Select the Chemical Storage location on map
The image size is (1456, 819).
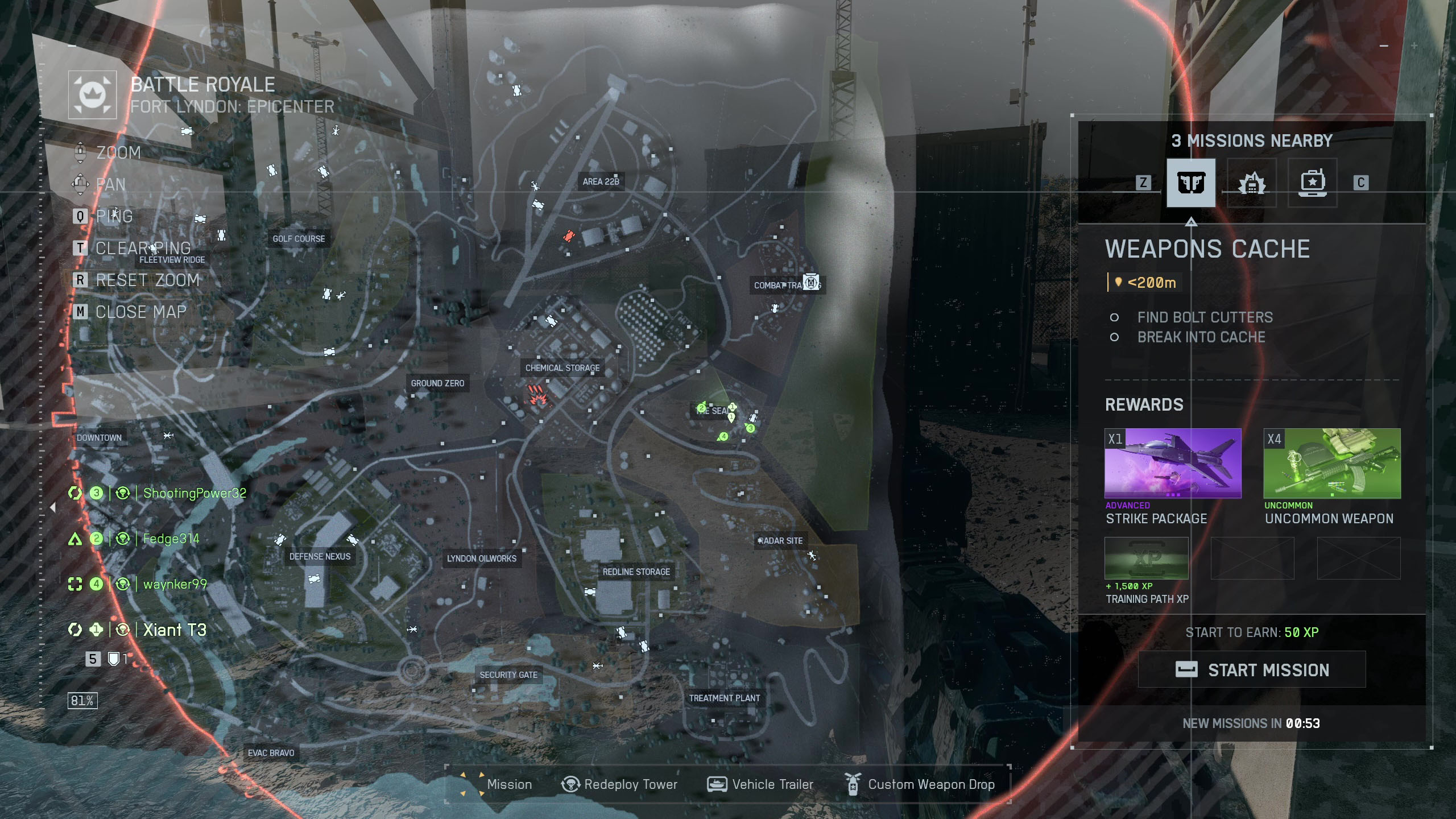[x=562, y=368]
